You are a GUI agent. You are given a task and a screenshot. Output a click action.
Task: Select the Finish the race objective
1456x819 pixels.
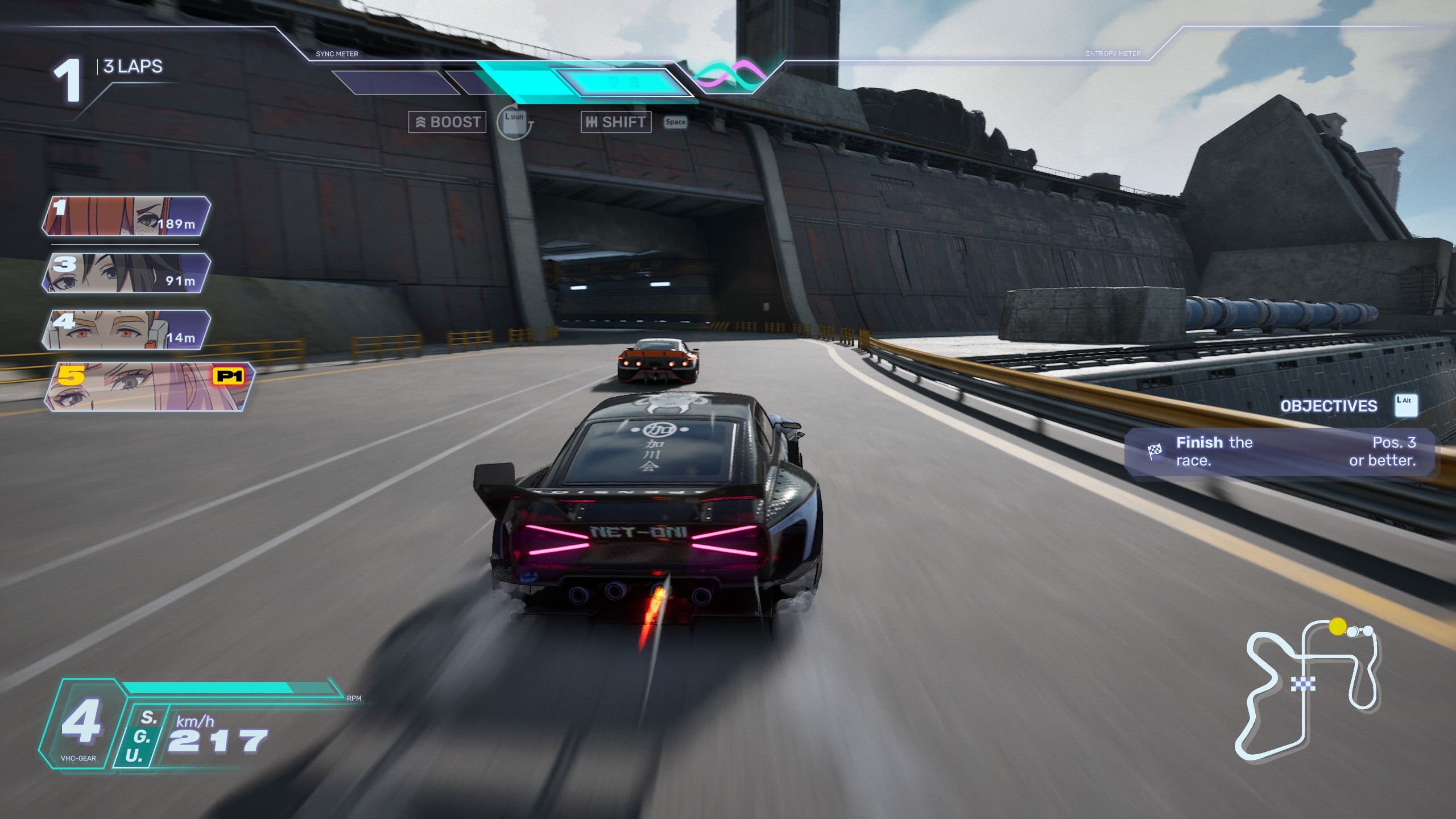click(1280, 452)
